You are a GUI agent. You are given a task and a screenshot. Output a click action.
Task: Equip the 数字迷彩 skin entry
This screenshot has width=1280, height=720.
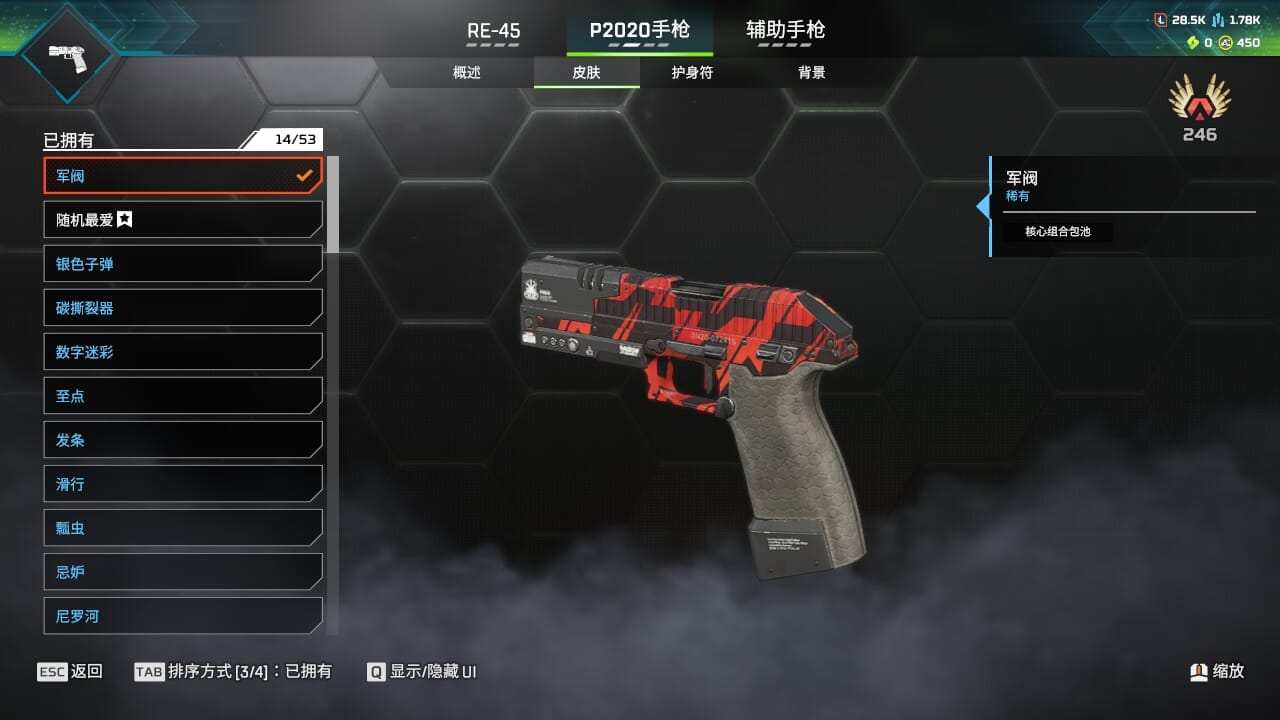tap(183, 352)
